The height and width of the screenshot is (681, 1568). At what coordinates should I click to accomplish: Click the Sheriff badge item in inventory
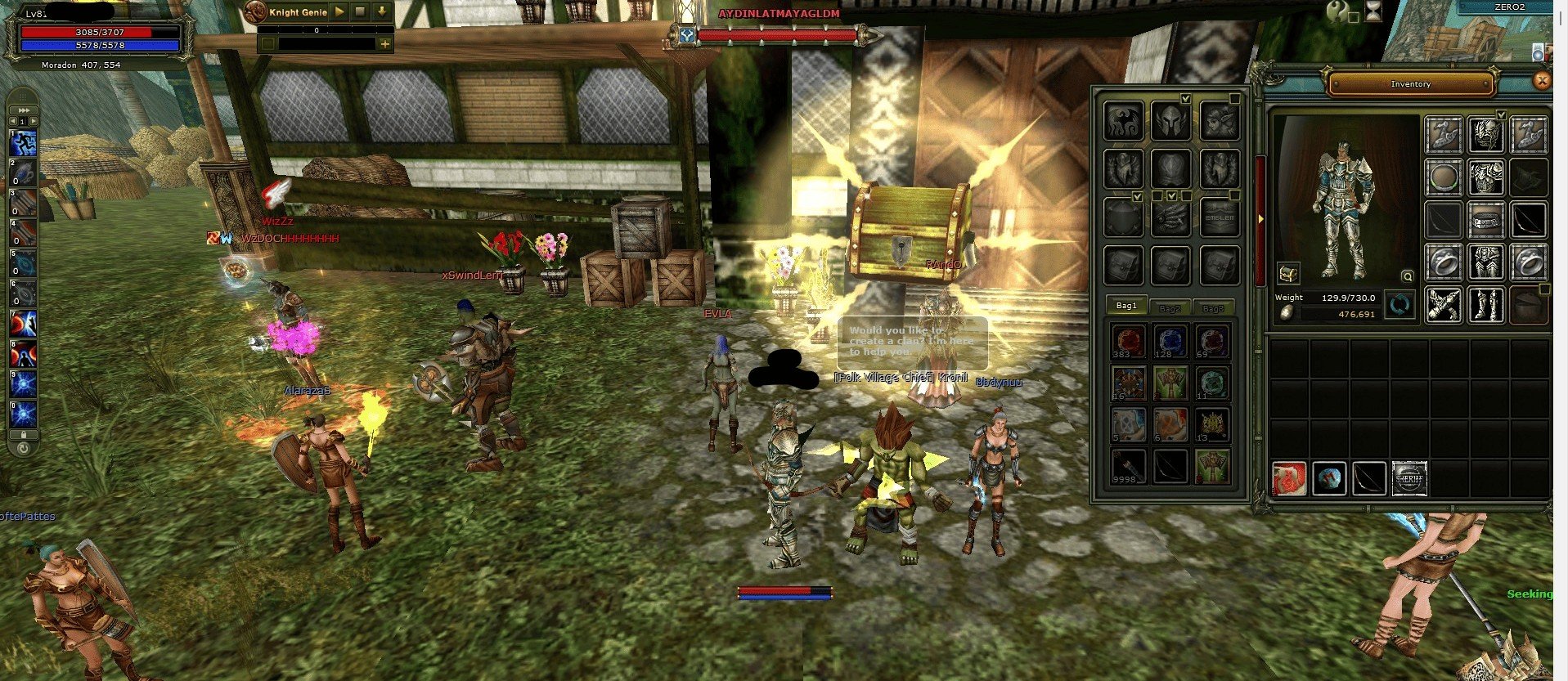(1409, 478)
